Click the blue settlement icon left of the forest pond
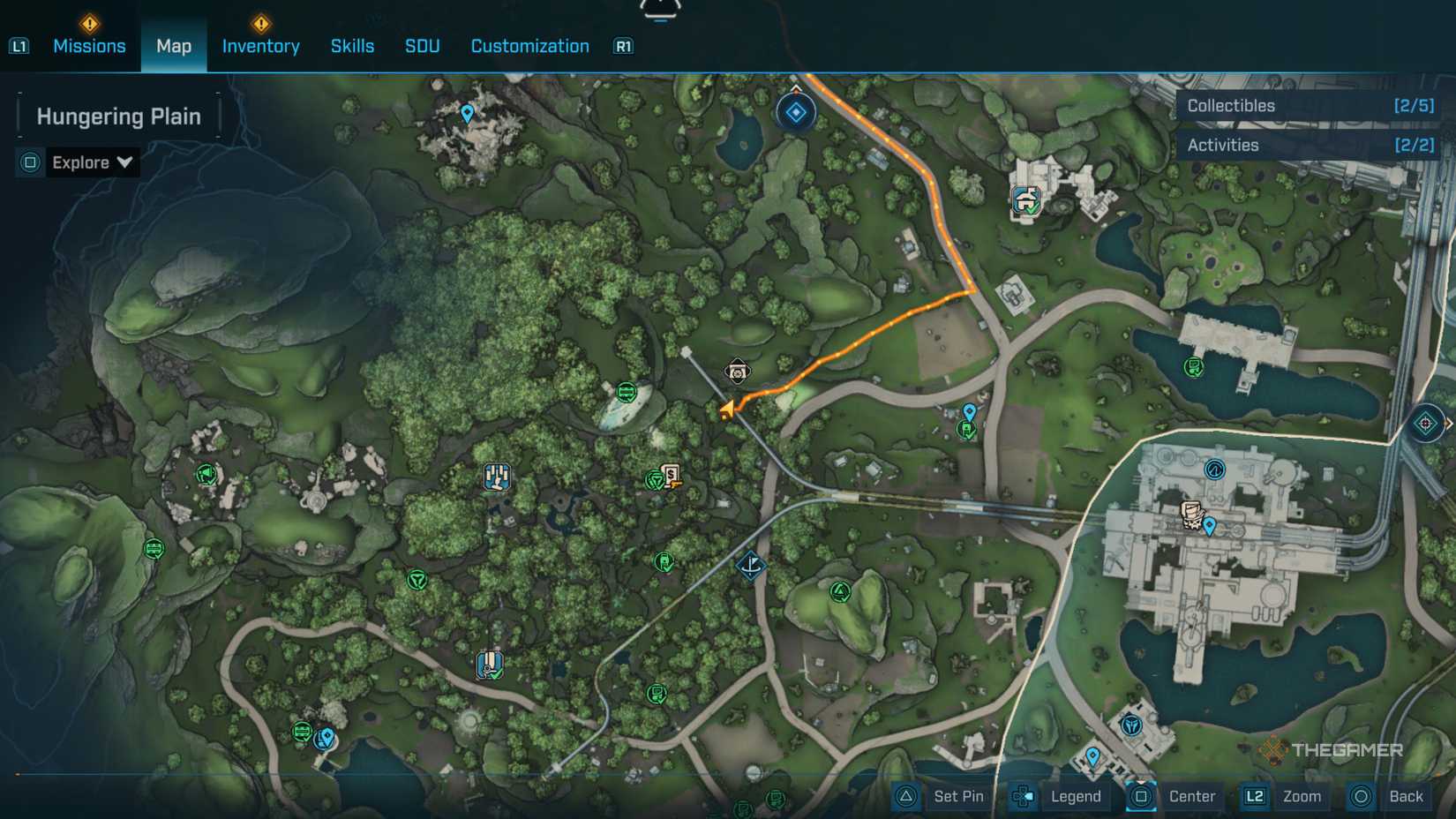 [497, 477]
